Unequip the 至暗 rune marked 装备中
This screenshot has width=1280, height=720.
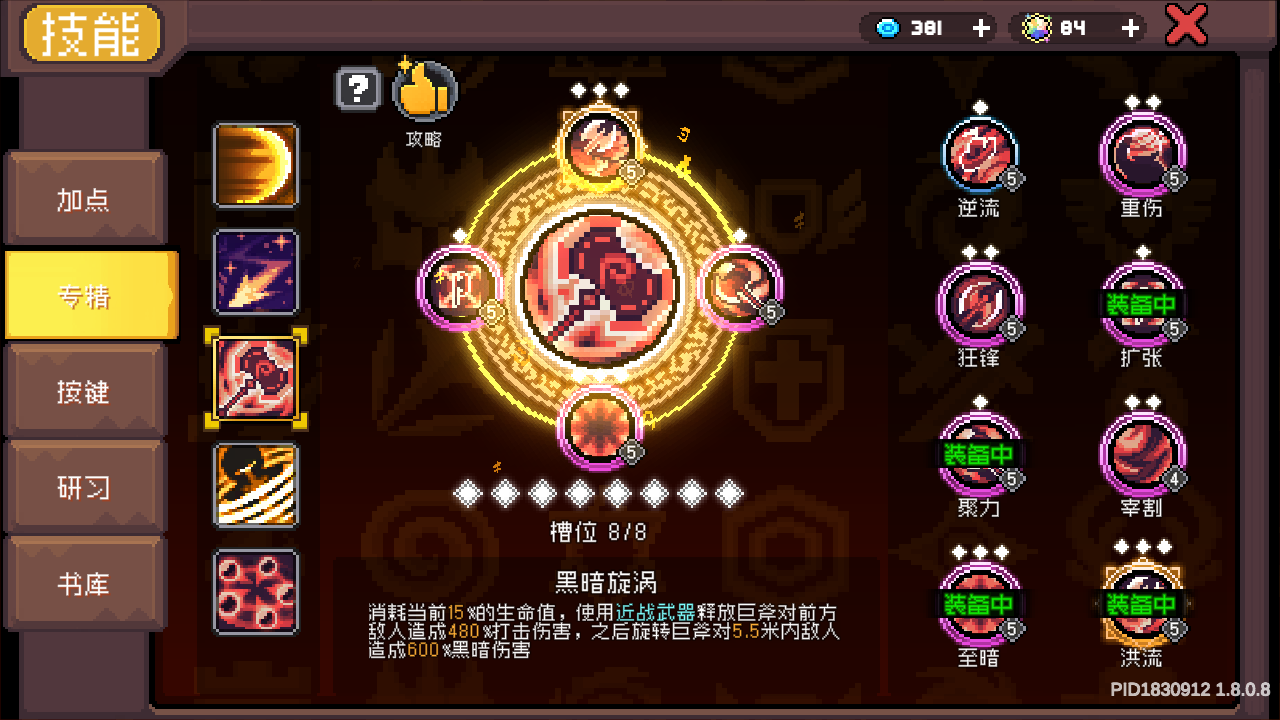point(980,602)
